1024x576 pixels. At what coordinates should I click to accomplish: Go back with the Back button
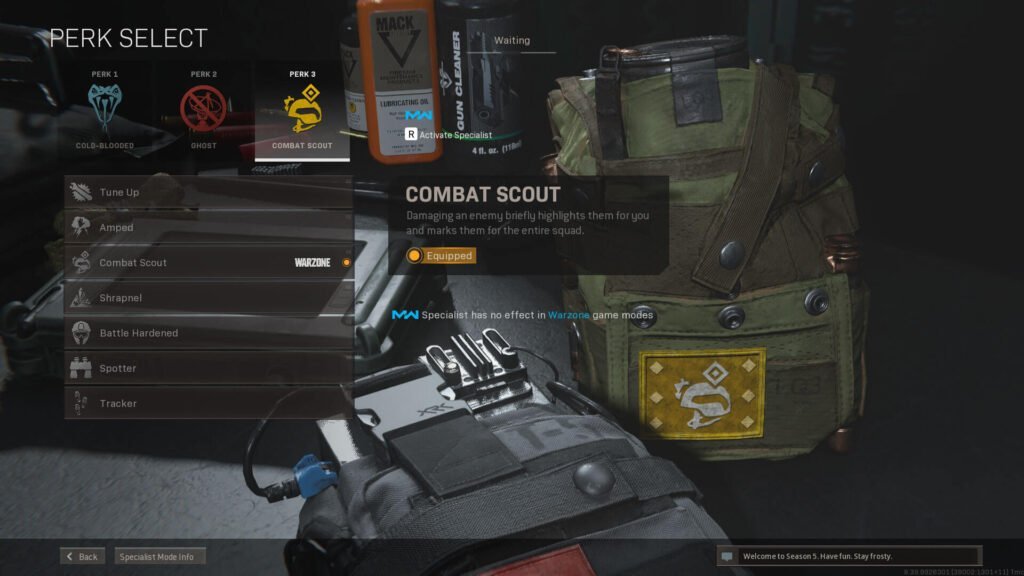[x=82, y=556]
